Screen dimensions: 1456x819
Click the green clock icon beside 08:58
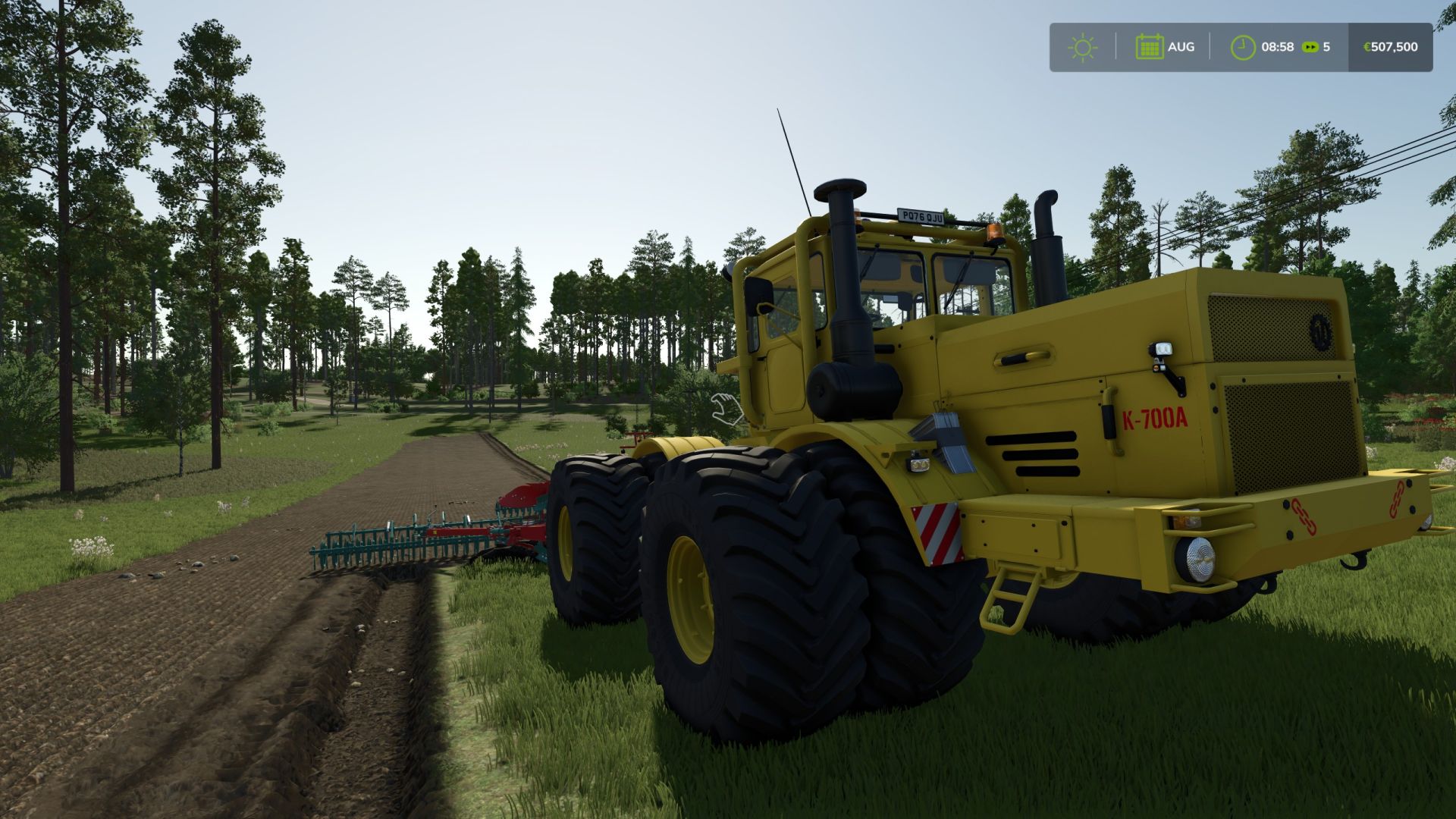coord(1242,47)
